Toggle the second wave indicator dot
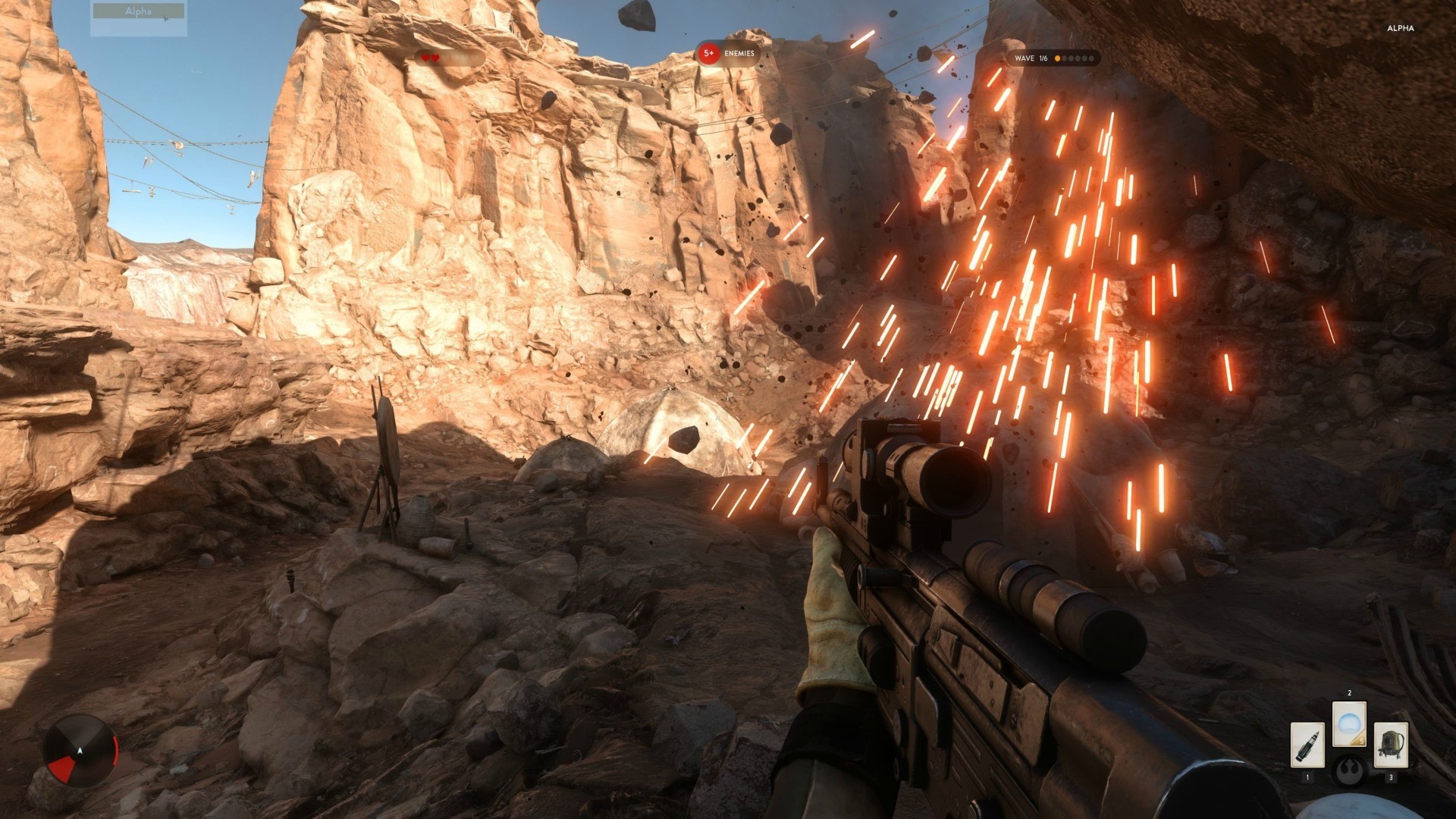 click(1065, 58)
